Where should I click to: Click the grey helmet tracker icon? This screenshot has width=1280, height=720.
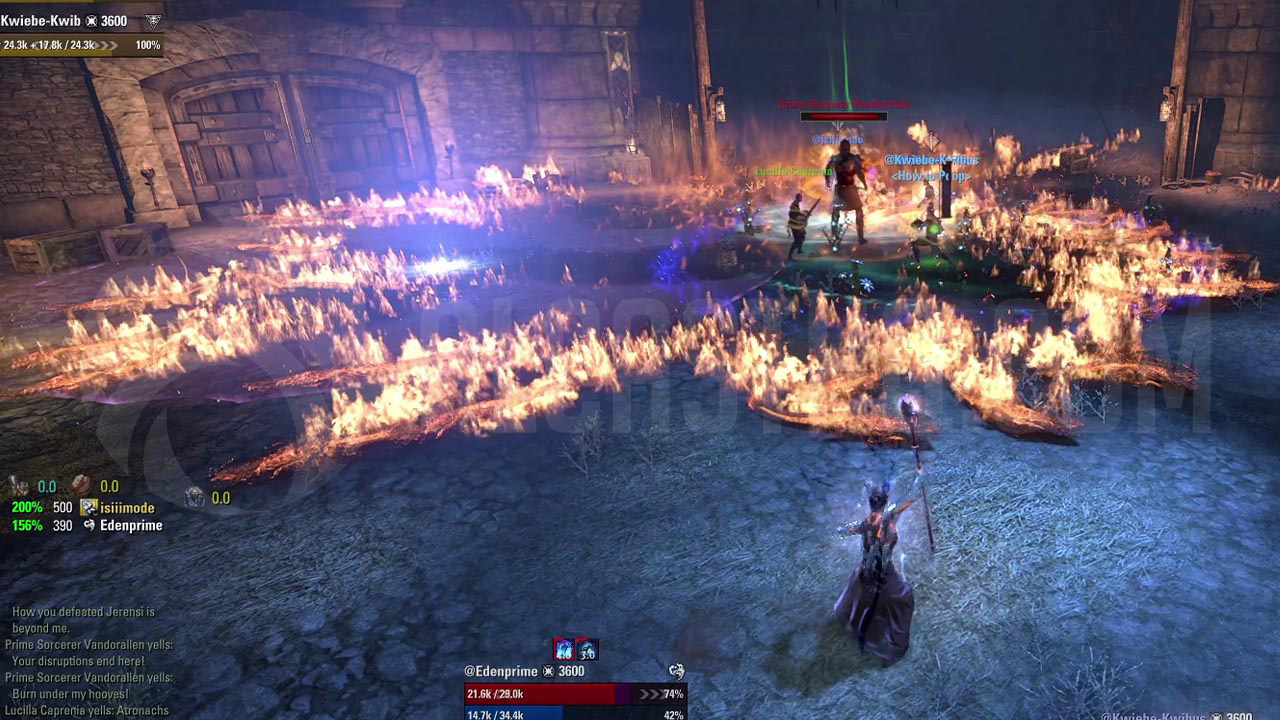click(x=194, y=497)
